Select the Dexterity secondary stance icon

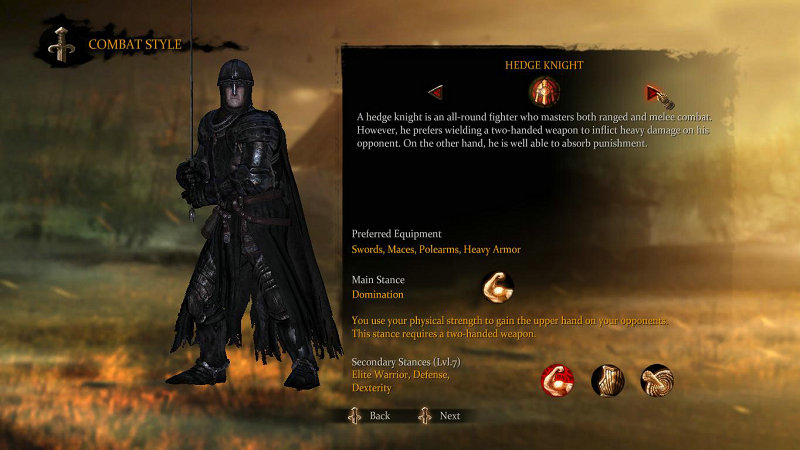click(x=657, y=380)
